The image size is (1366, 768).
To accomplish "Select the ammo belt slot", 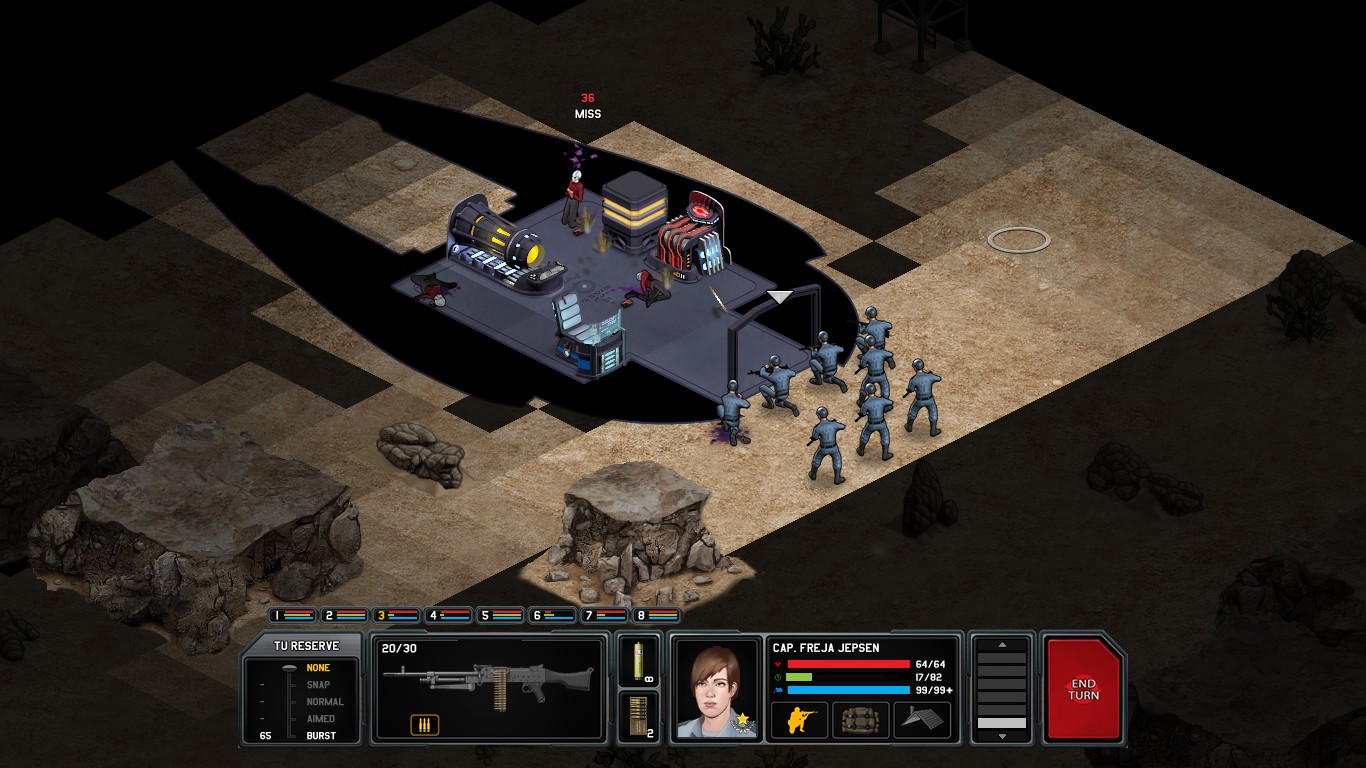I will tap(639, 716).
